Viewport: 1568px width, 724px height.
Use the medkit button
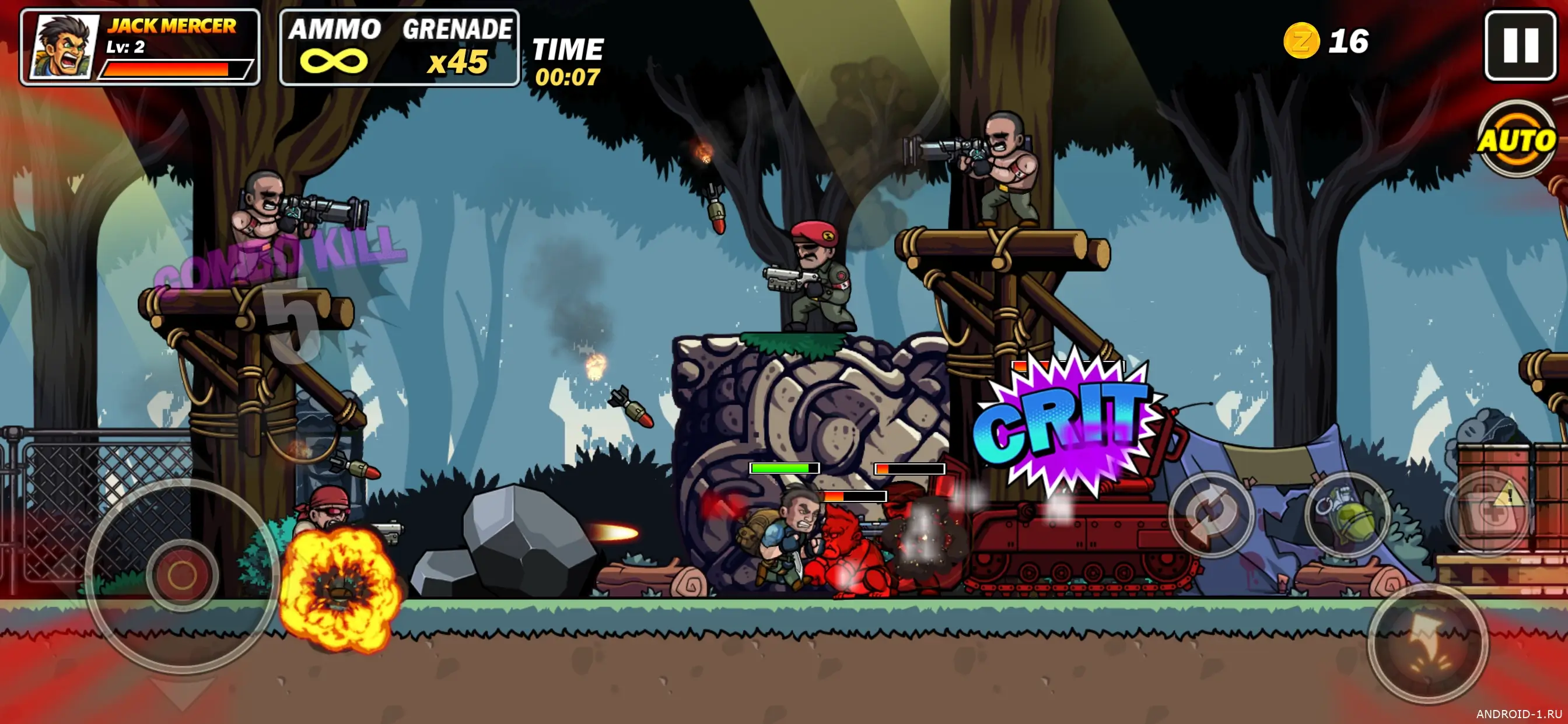pyautogui.click(x=1488, y=513)
